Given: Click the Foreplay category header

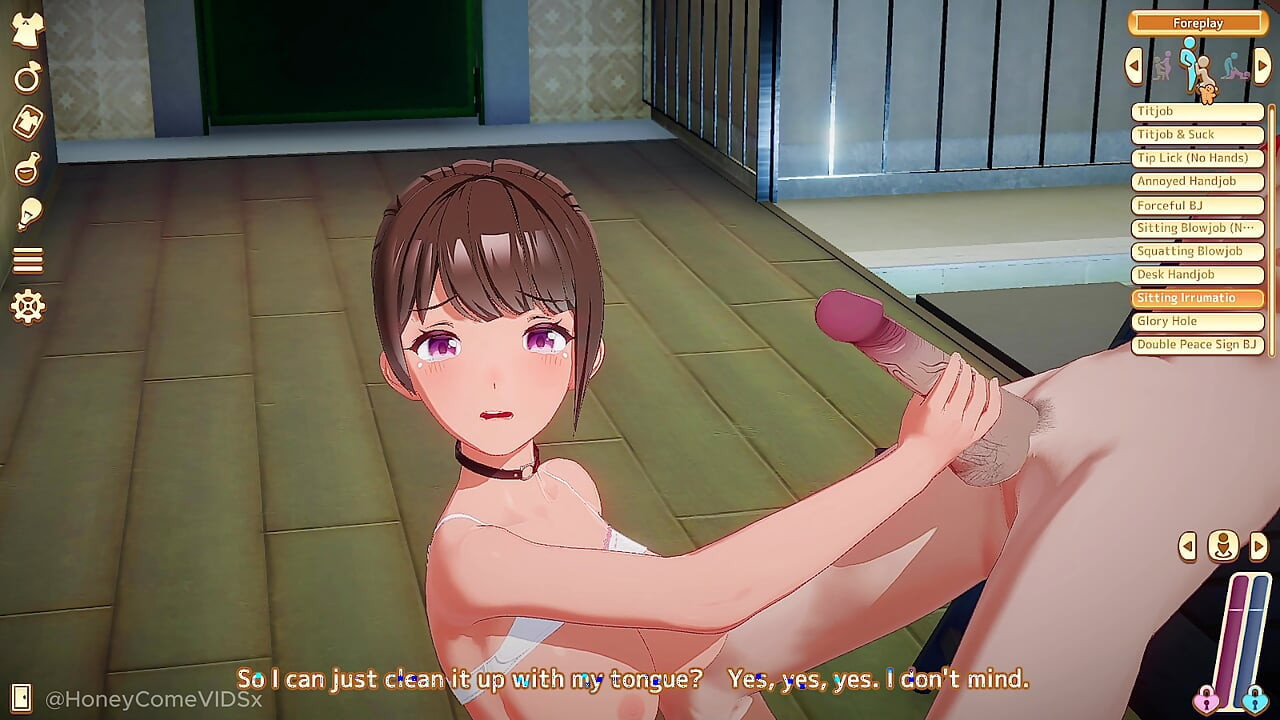Looking at the screenshot, I should (x=1197, y=22).
